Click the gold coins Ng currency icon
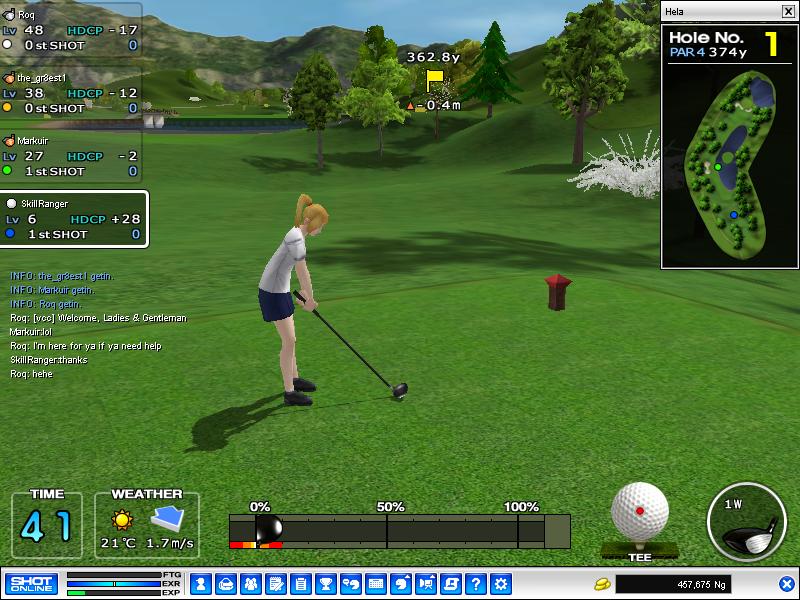This screenshot has width=800, height=600. (602, 583)
